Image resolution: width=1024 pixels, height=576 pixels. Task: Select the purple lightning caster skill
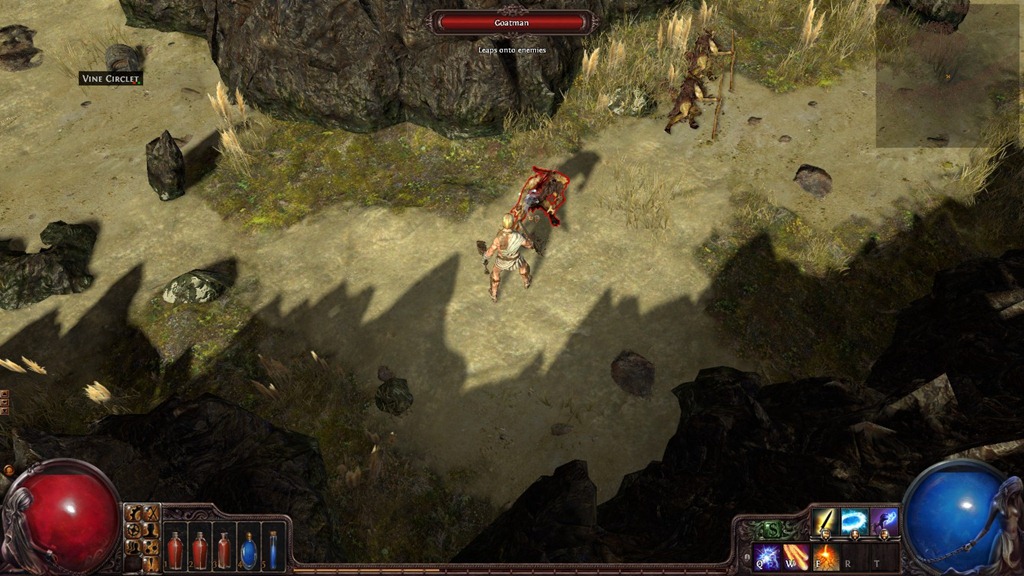click(884, 522)
